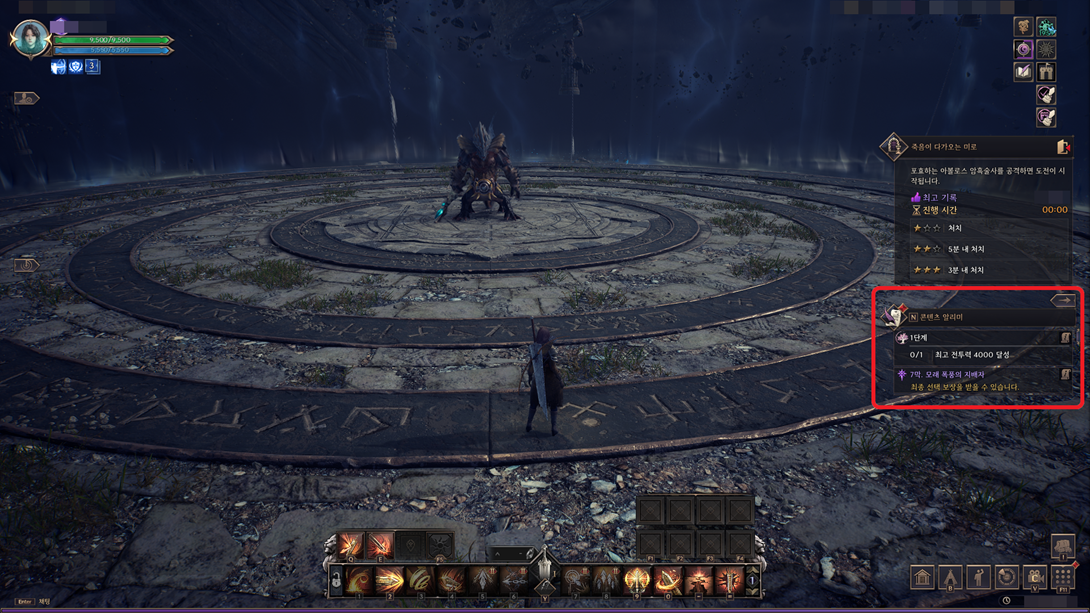Image resolution: width=1090 pixels, height=613 pixels.
Task: Collapse the content notifier with the arrow button
Action: point(1062,300)
